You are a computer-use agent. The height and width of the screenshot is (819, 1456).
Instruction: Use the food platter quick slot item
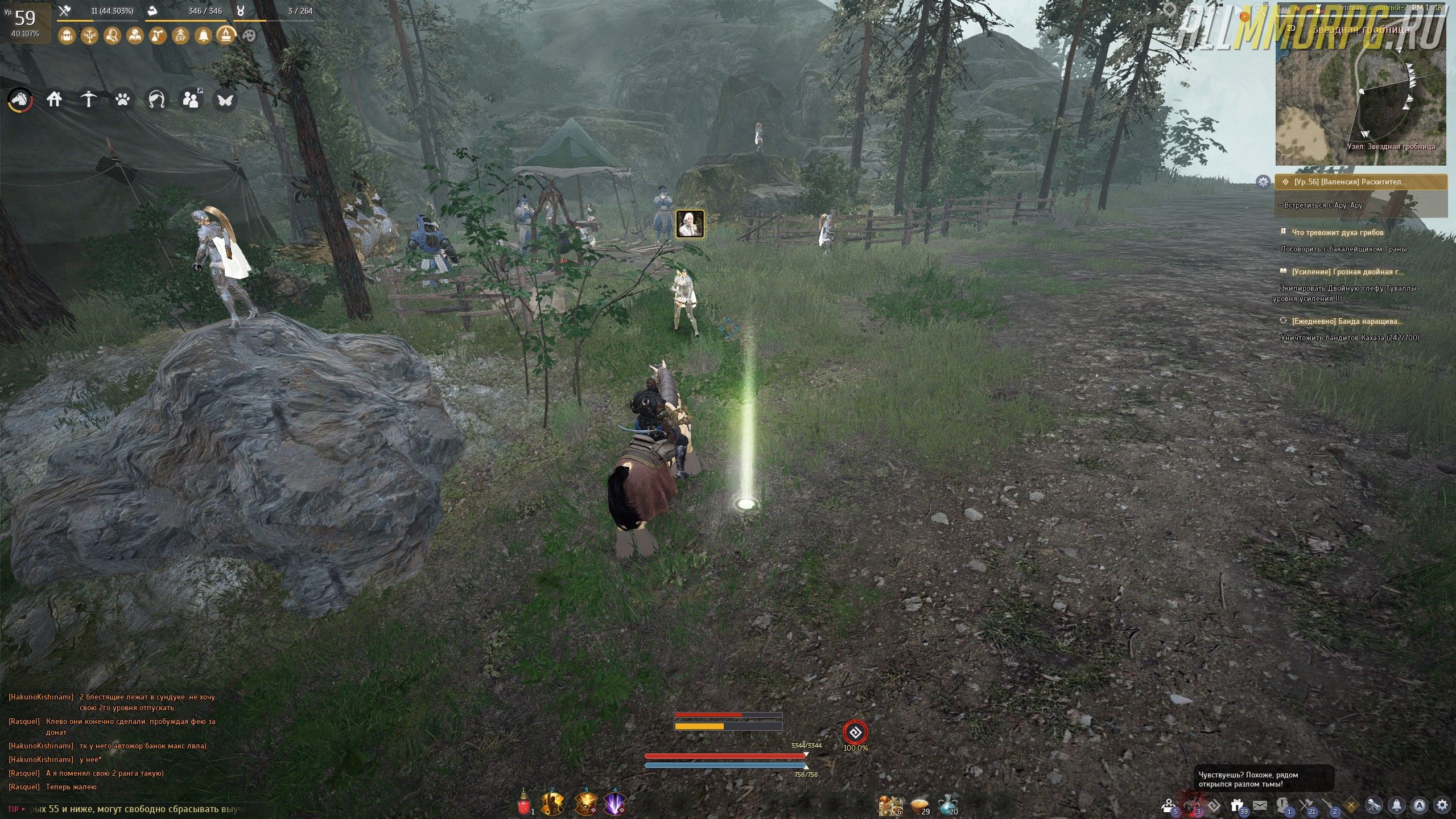coord(889,805)
